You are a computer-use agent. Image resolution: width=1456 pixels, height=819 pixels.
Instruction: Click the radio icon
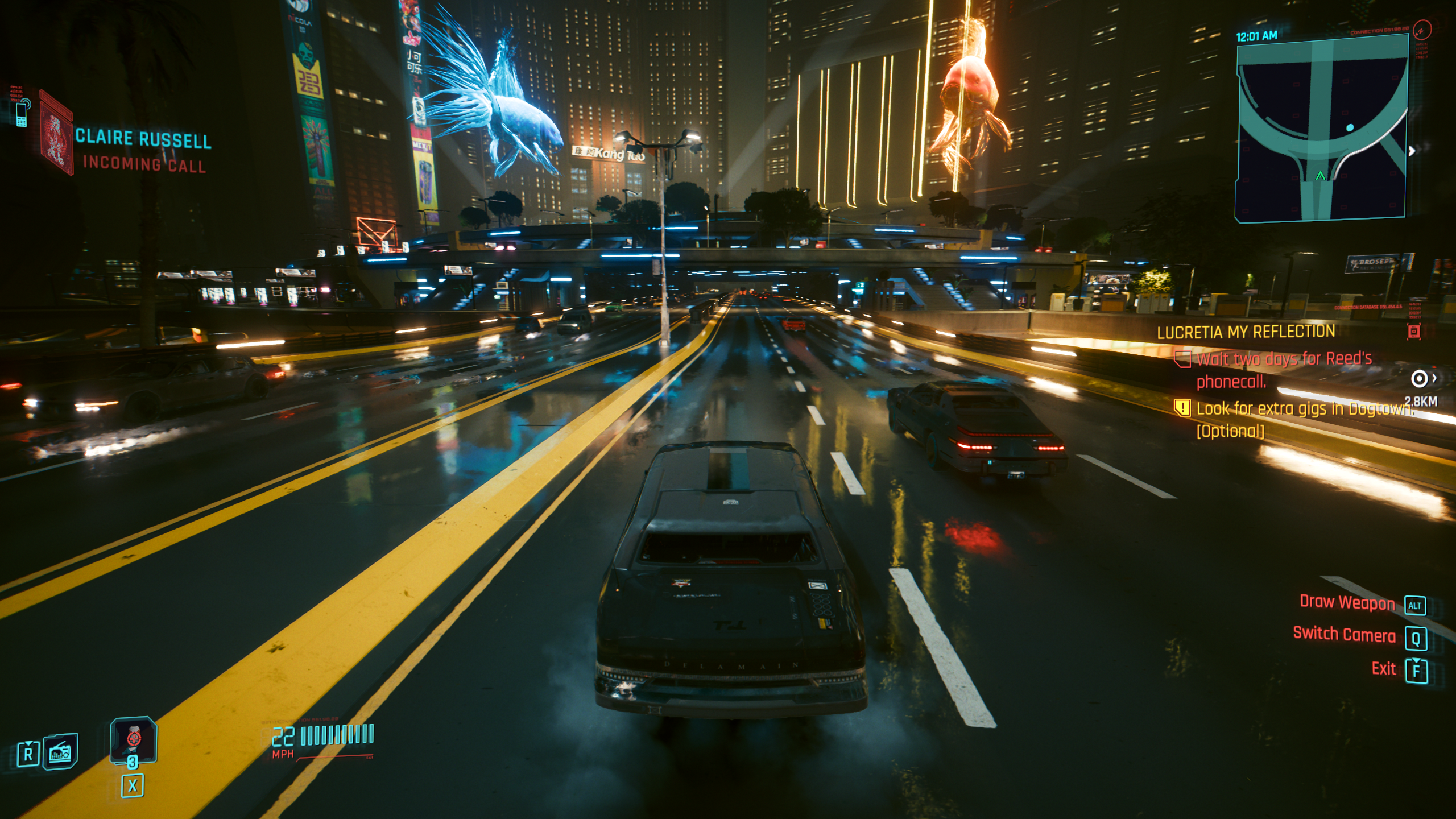coord(60,752)
